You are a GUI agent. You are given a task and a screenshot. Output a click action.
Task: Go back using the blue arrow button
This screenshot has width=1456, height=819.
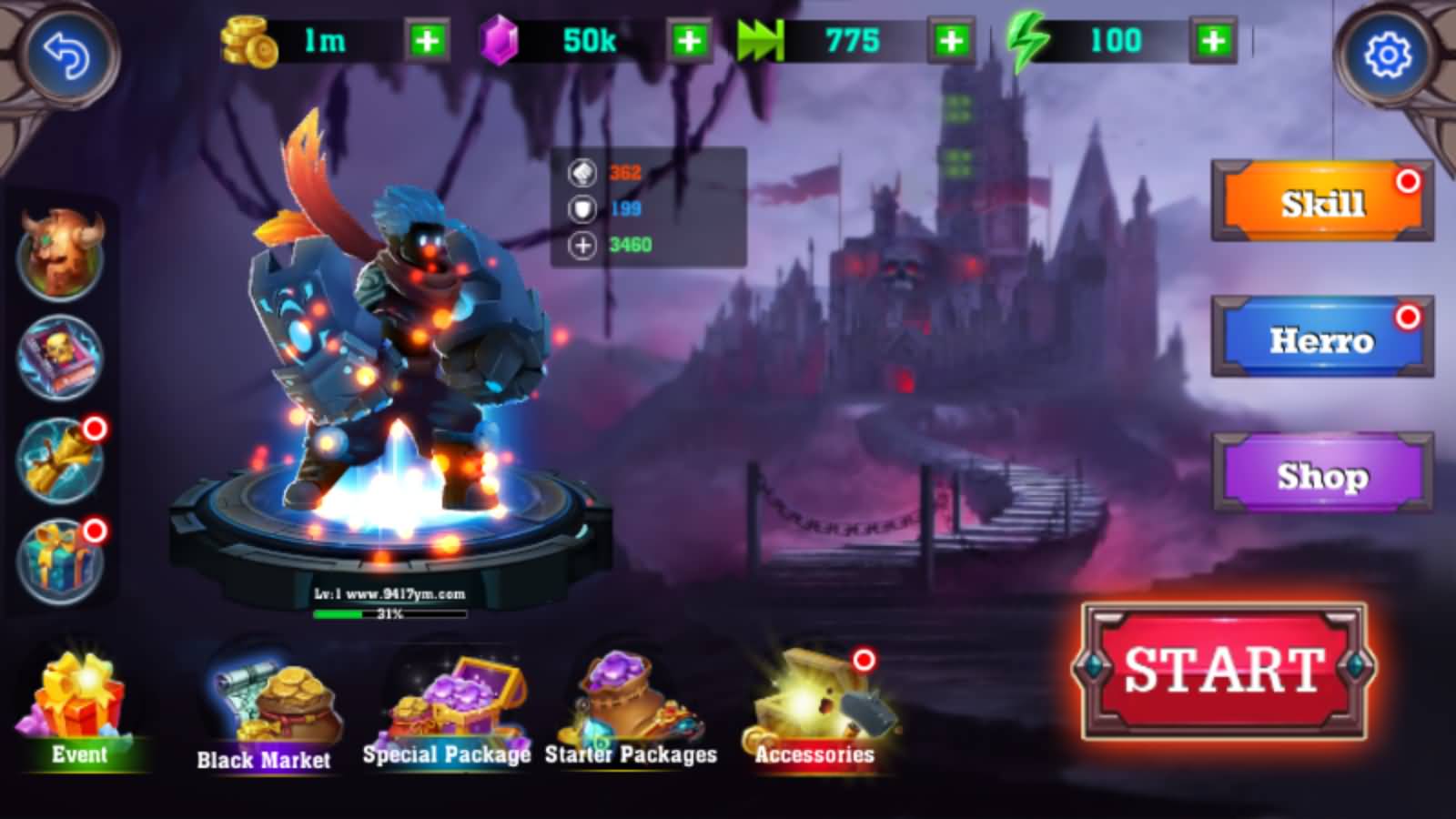(66, 56)
